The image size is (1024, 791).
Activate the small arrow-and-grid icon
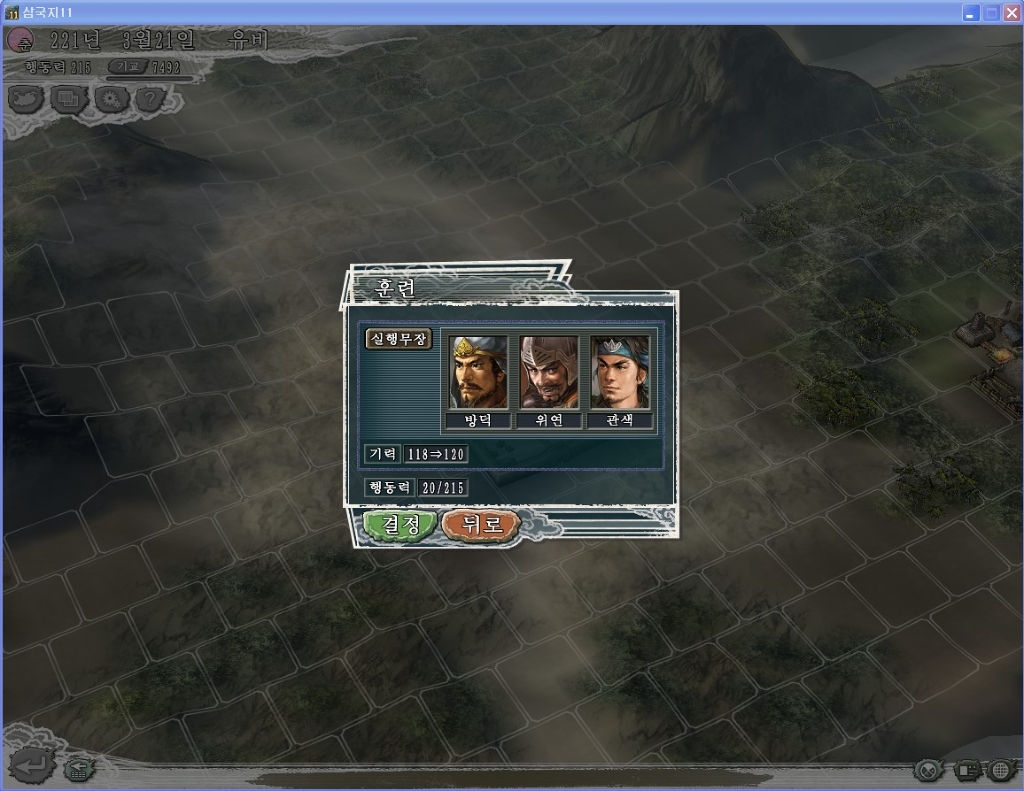(76, 769)
